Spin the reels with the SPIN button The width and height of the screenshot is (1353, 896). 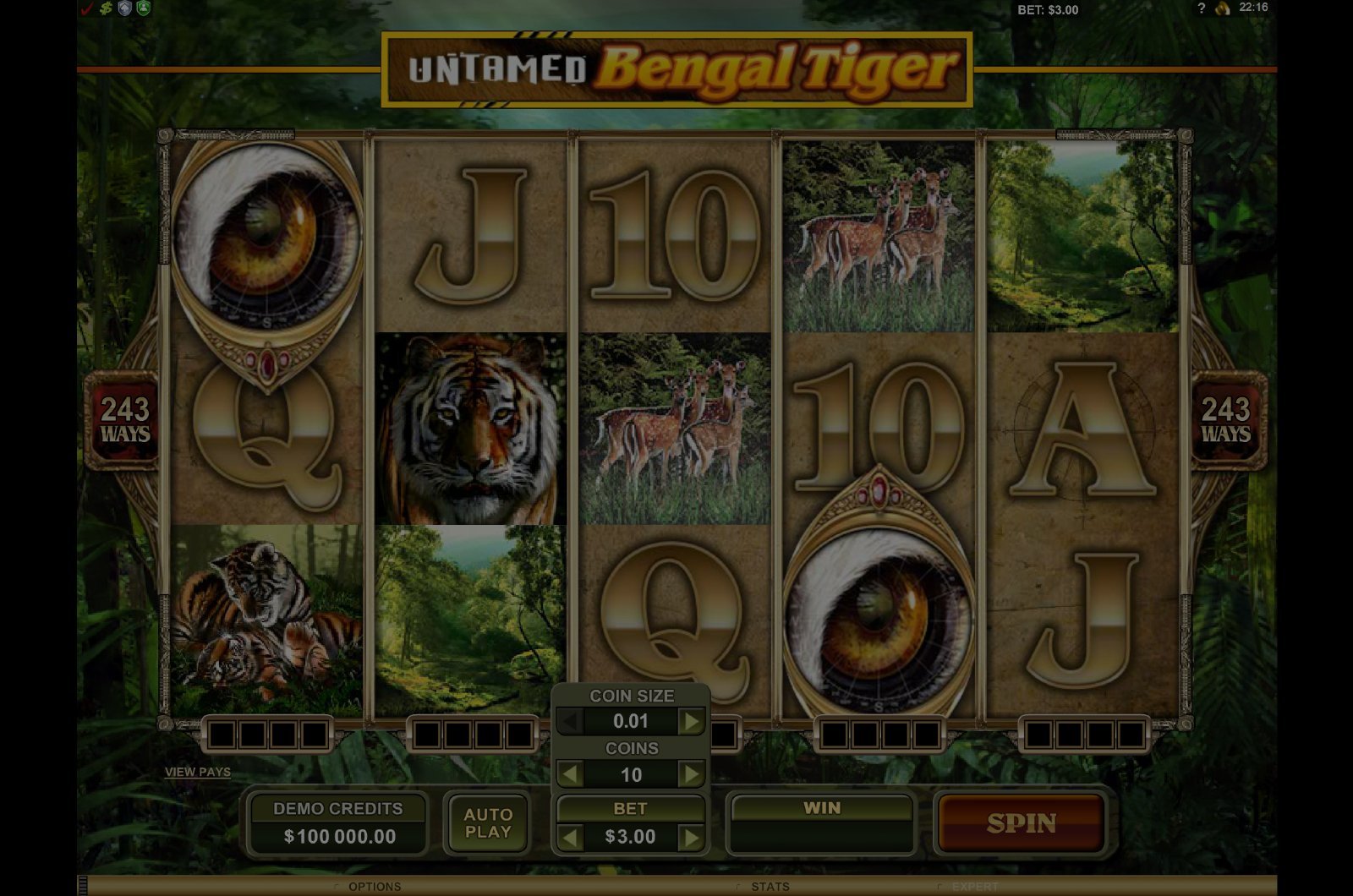pos(1021,823)
